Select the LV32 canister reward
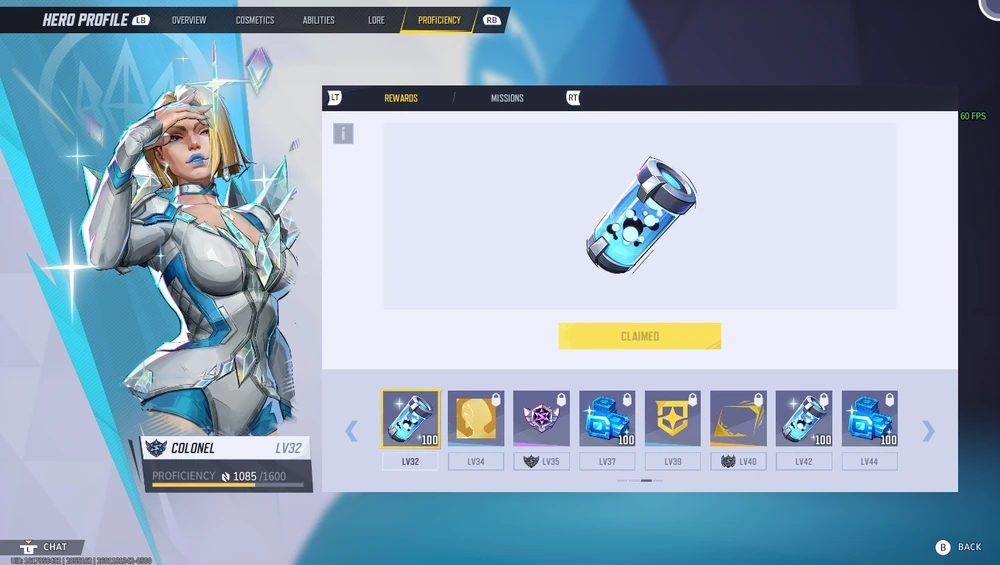The width and height of the screenshot is (1000, 565). (x=410, y=418)
